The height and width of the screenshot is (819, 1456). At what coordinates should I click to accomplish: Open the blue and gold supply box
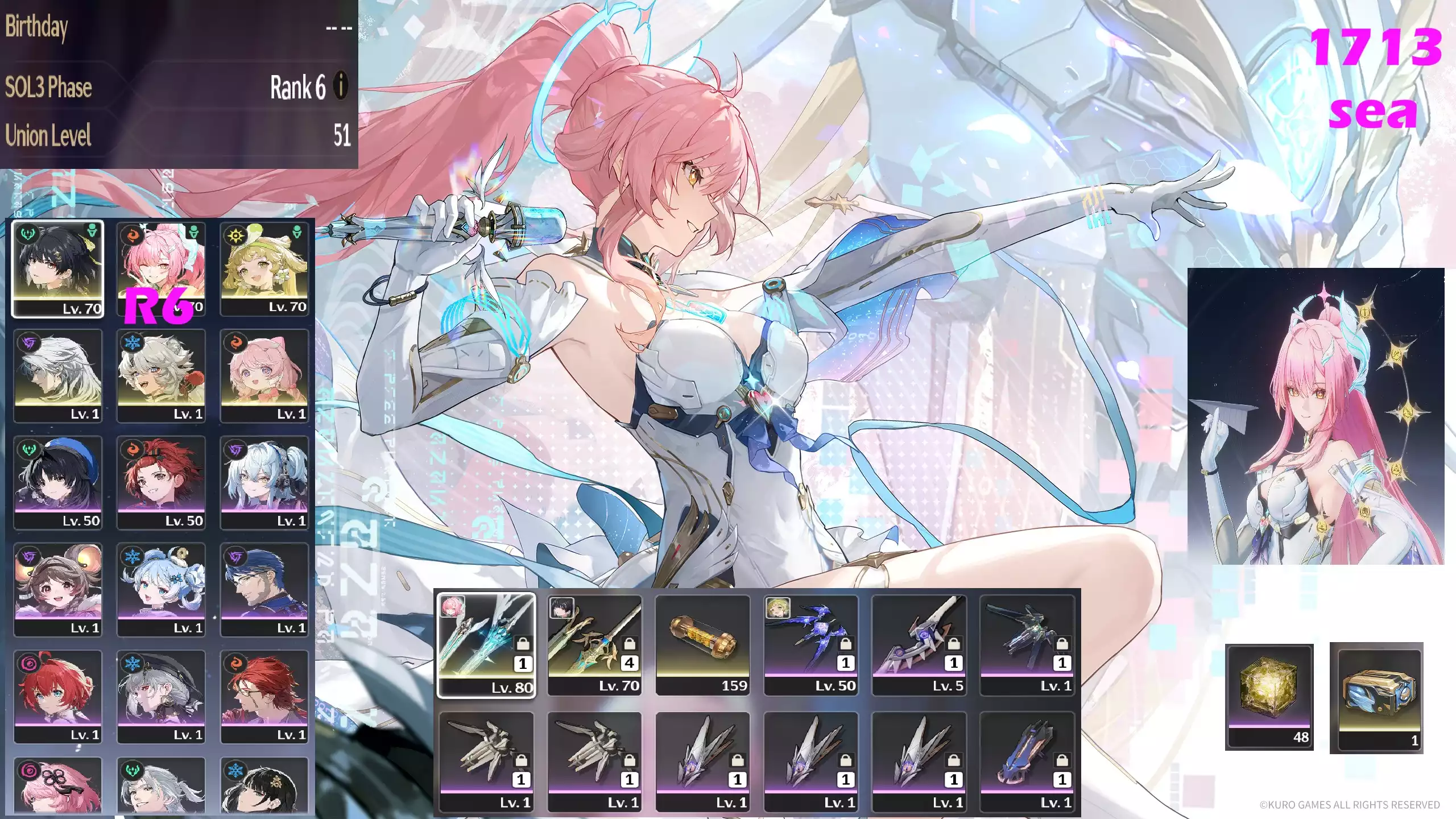click(x=1376, y=697)
